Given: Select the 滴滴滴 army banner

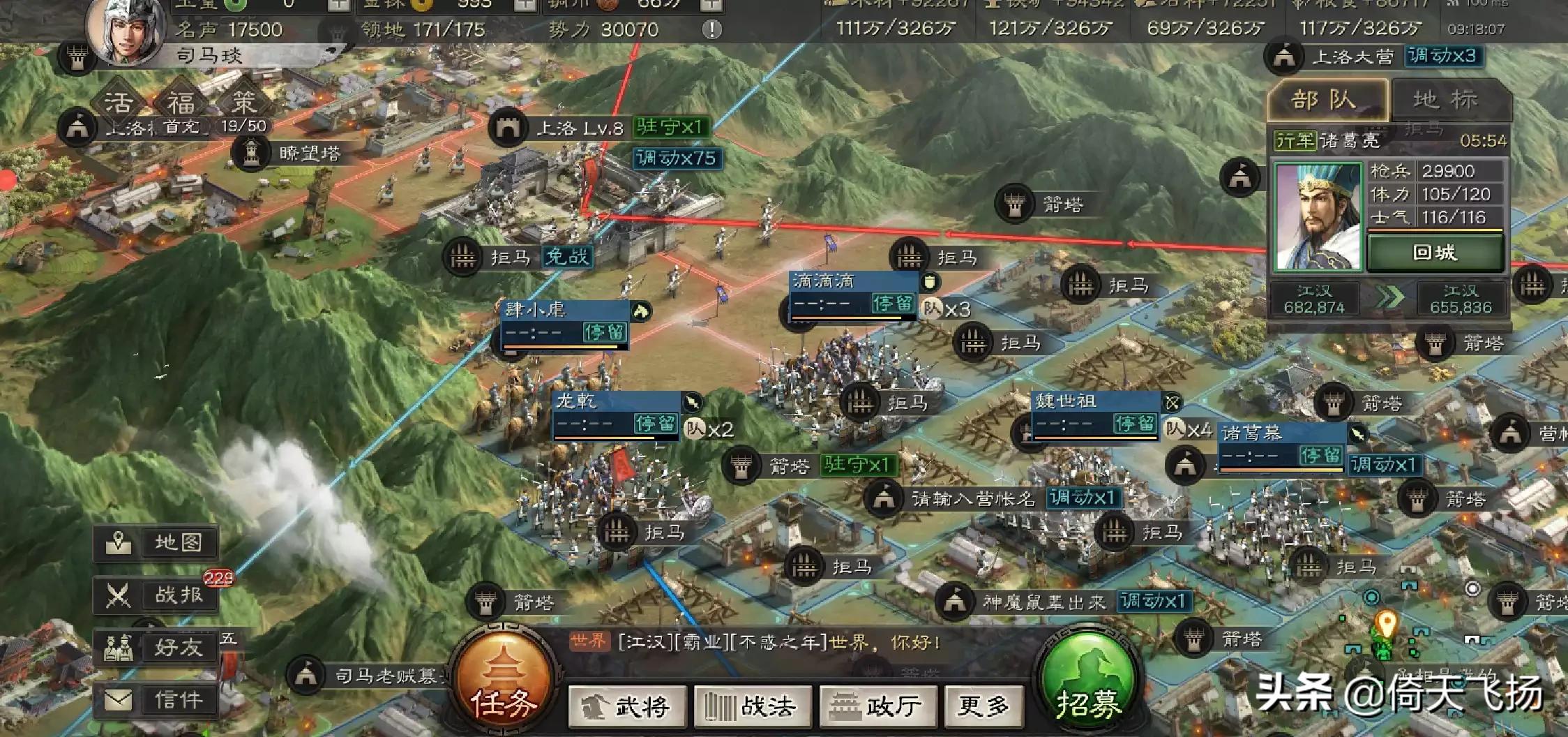Looking at the screenshot, I should pos(852,294).
